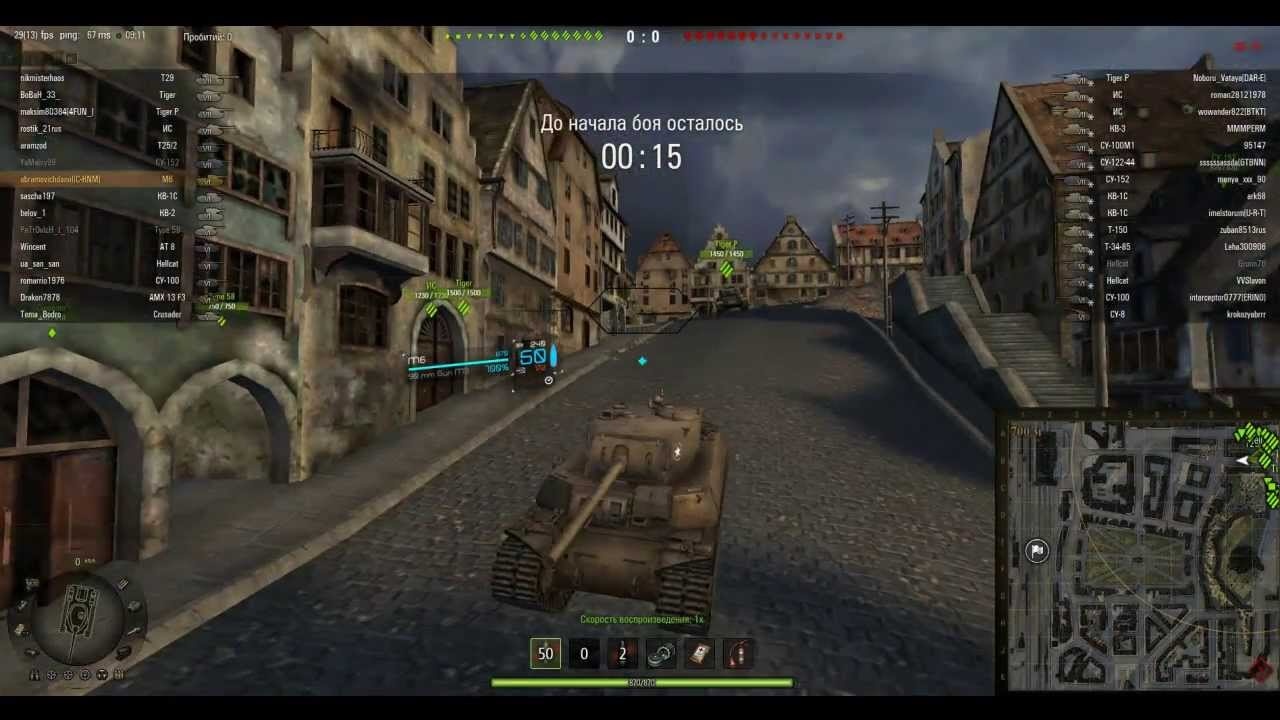Select the empty second ammo slot
This screenshot has height=720, width=1280.
(583, 653)
